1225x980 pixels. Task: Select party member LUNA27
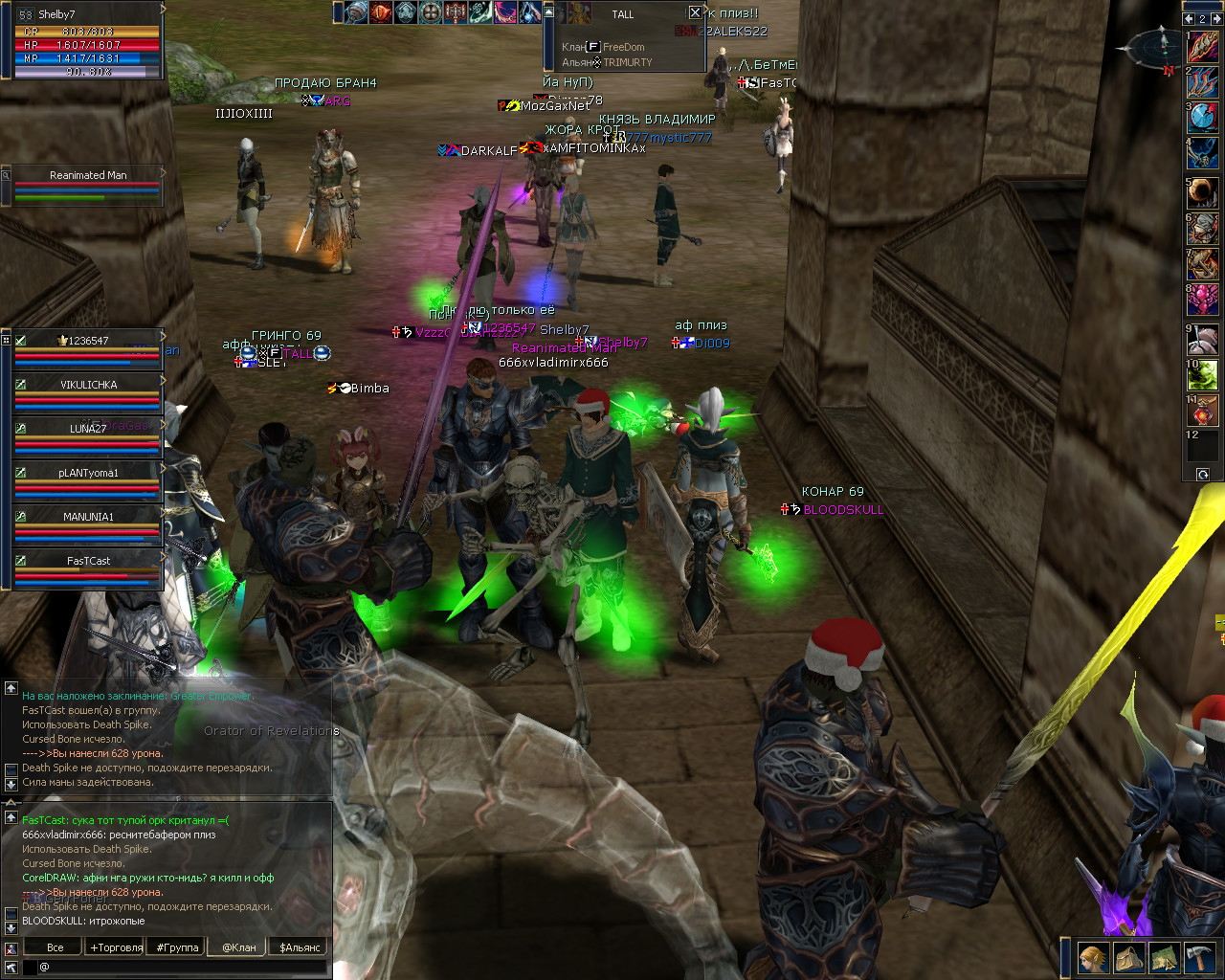[88, 429]
